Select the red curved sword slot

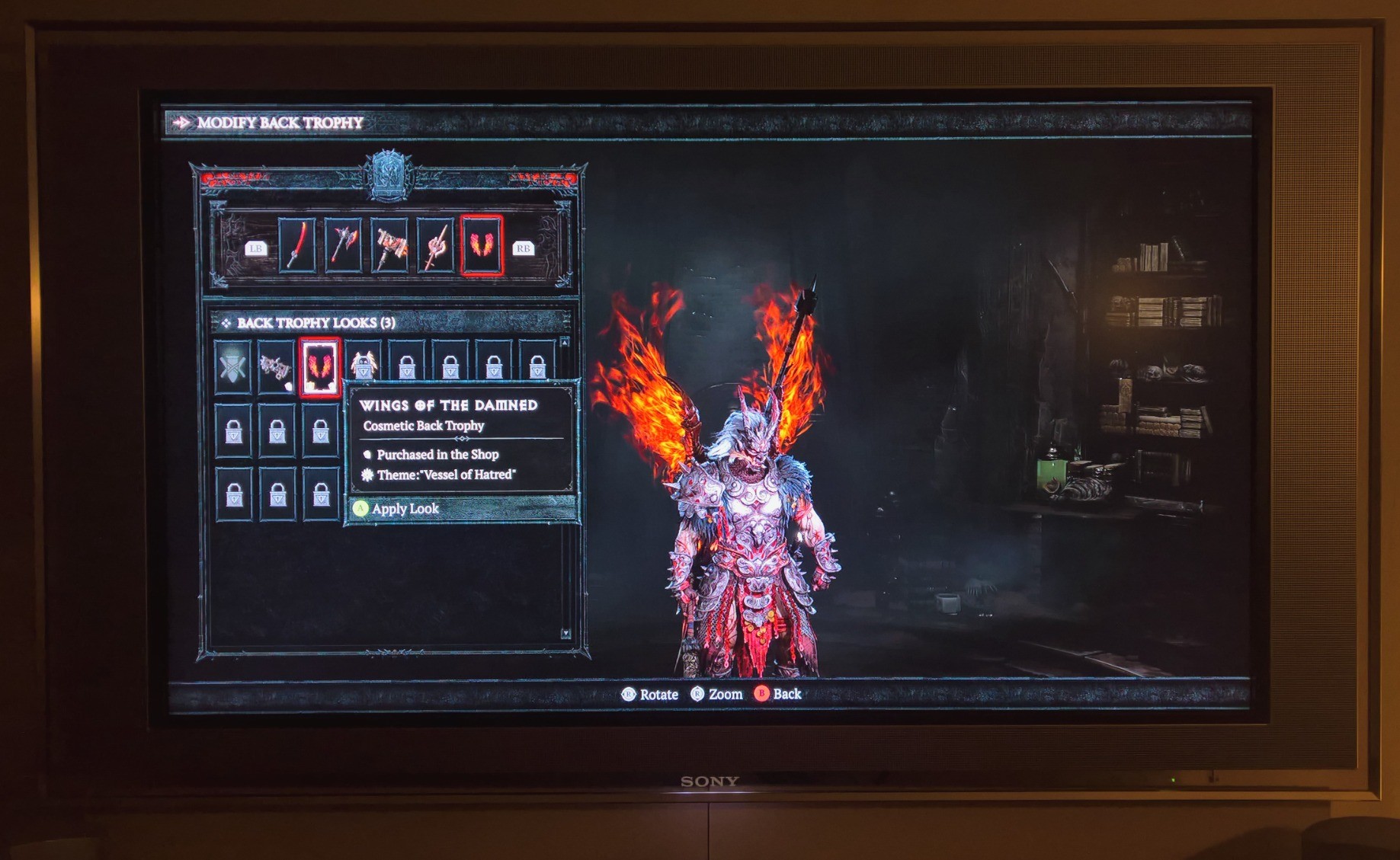coord(297,245)
